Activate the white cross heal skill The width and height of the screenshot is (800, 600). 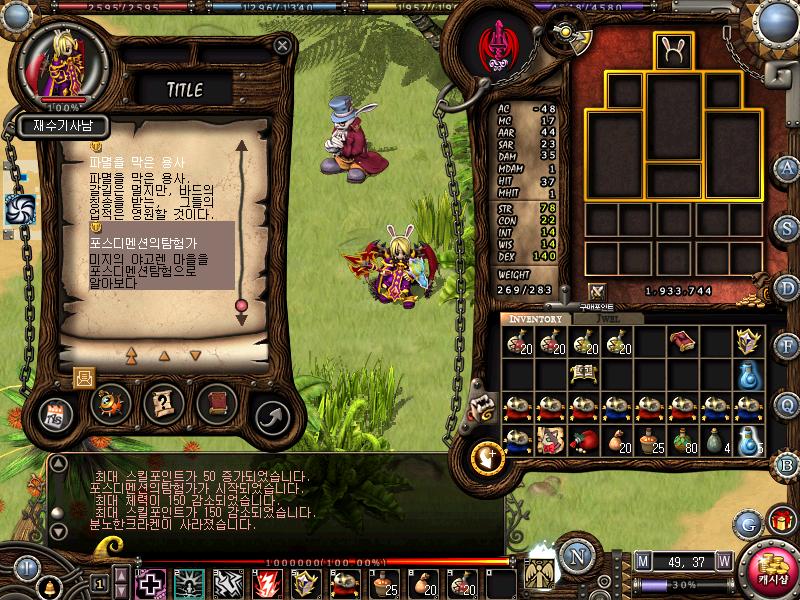(150, 582)
